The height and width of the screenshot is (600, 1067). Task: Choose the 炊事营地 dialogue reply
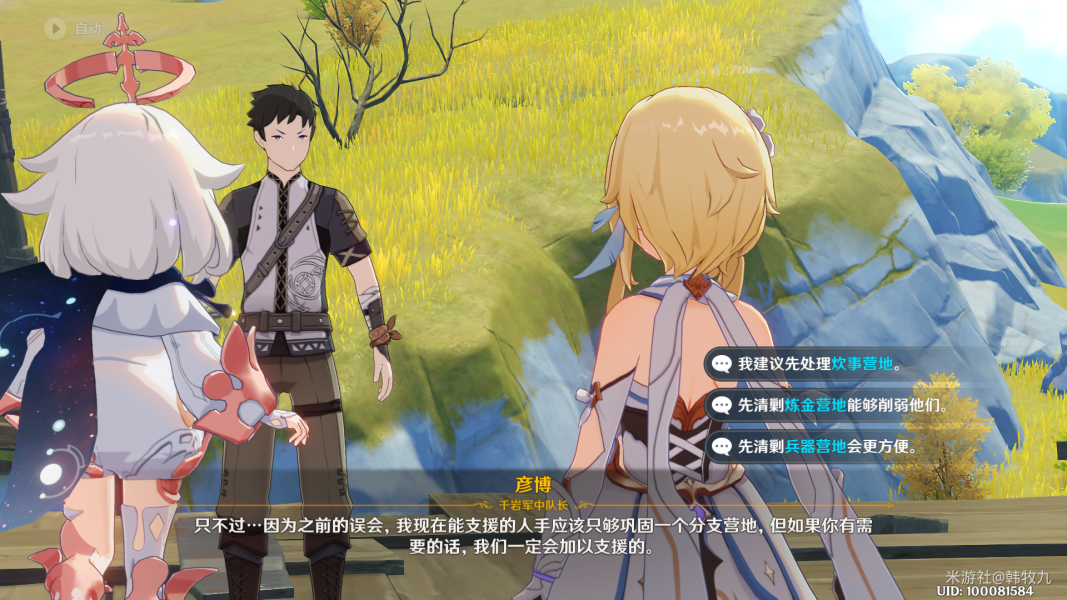coord(818,365)
